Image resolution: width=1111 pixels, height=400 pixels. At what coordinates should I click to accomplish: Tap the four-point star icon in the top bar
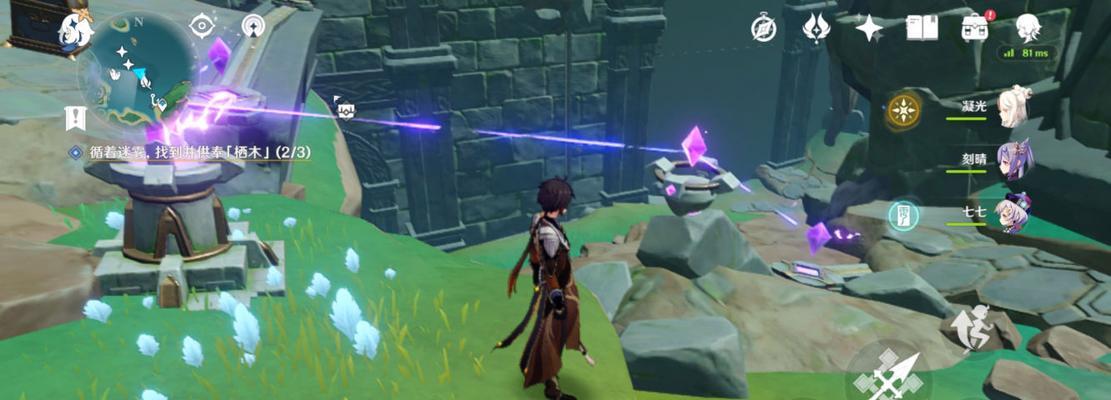pyautogui.click(x=869, y=28)
